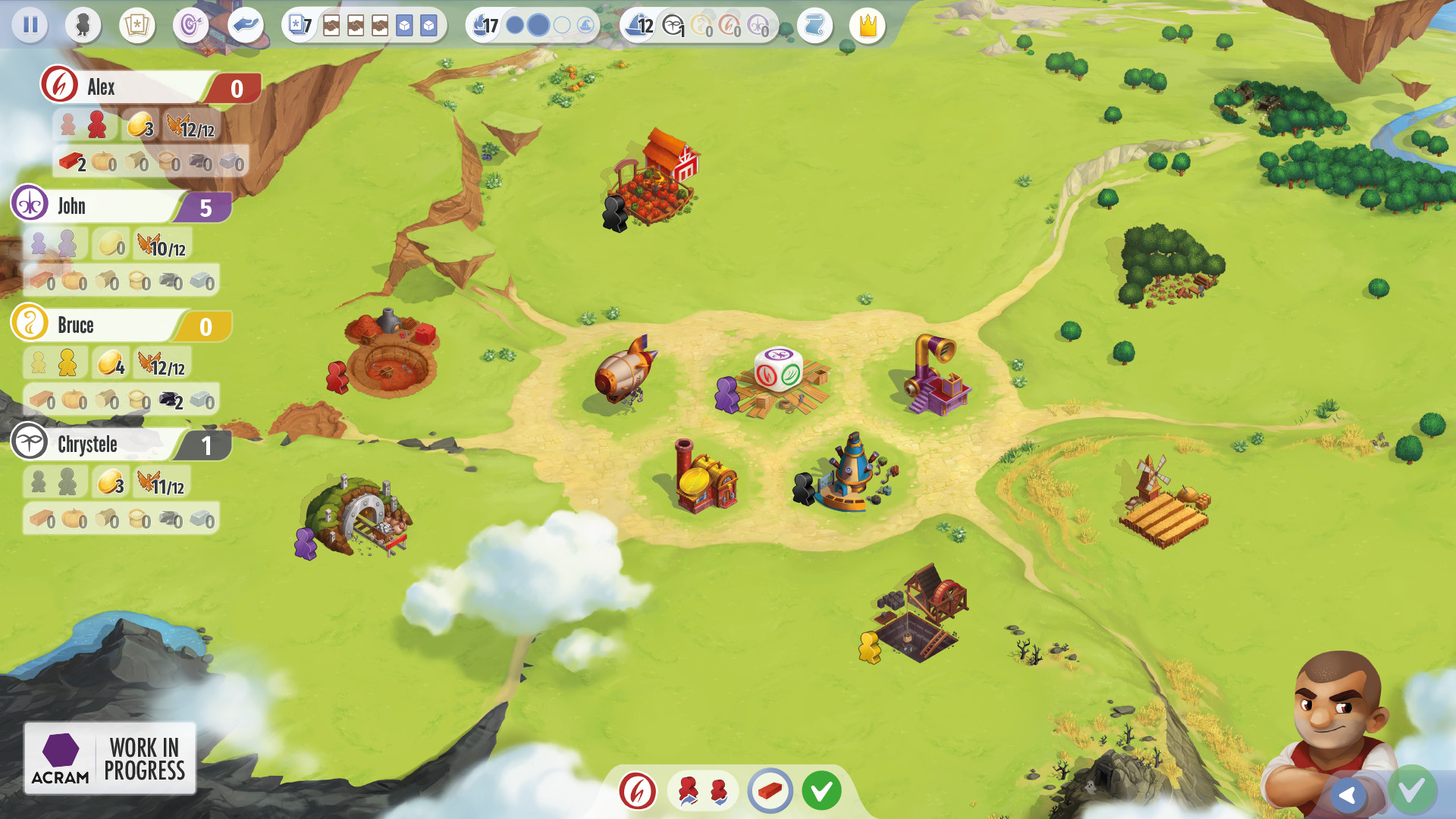The height and width of the screenshot is (819, 1456).
Task: Select the filled blue progress circle
Action: (538, 25)
